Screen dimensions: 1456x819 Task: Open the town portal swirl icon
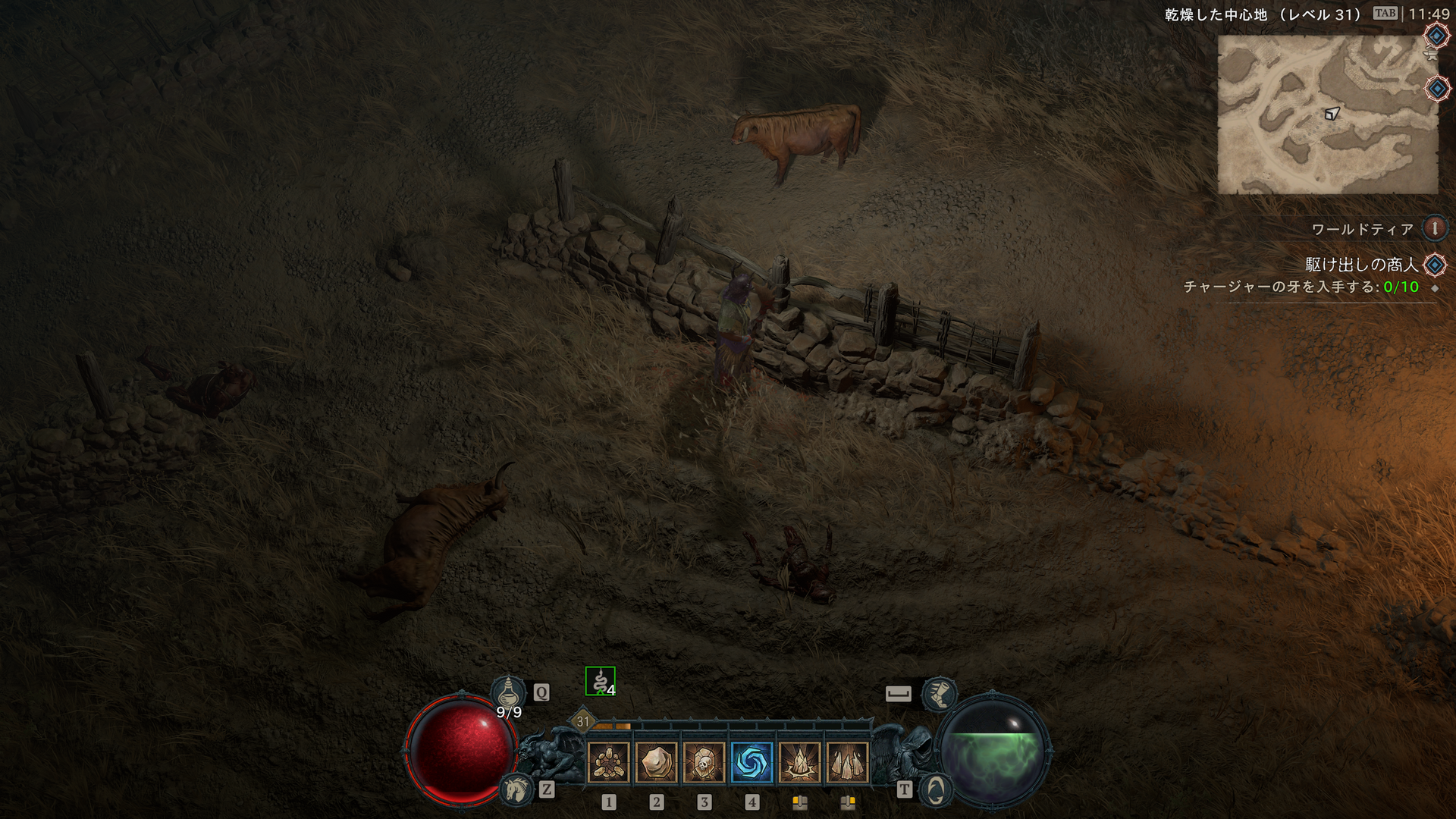[x=936, y=790]
